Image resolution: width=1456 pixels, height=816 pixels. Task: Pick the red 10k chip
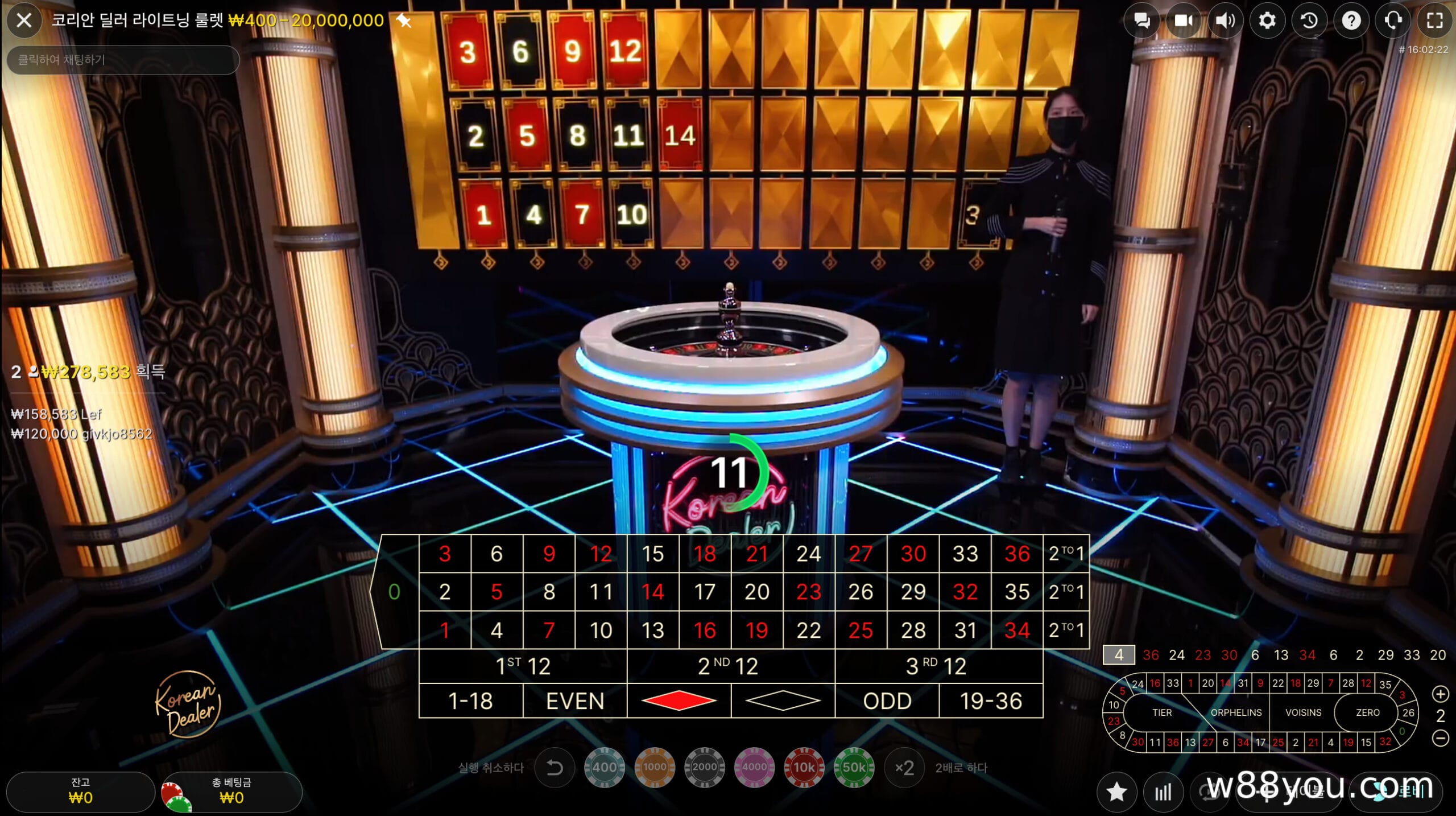pos(804,768)
